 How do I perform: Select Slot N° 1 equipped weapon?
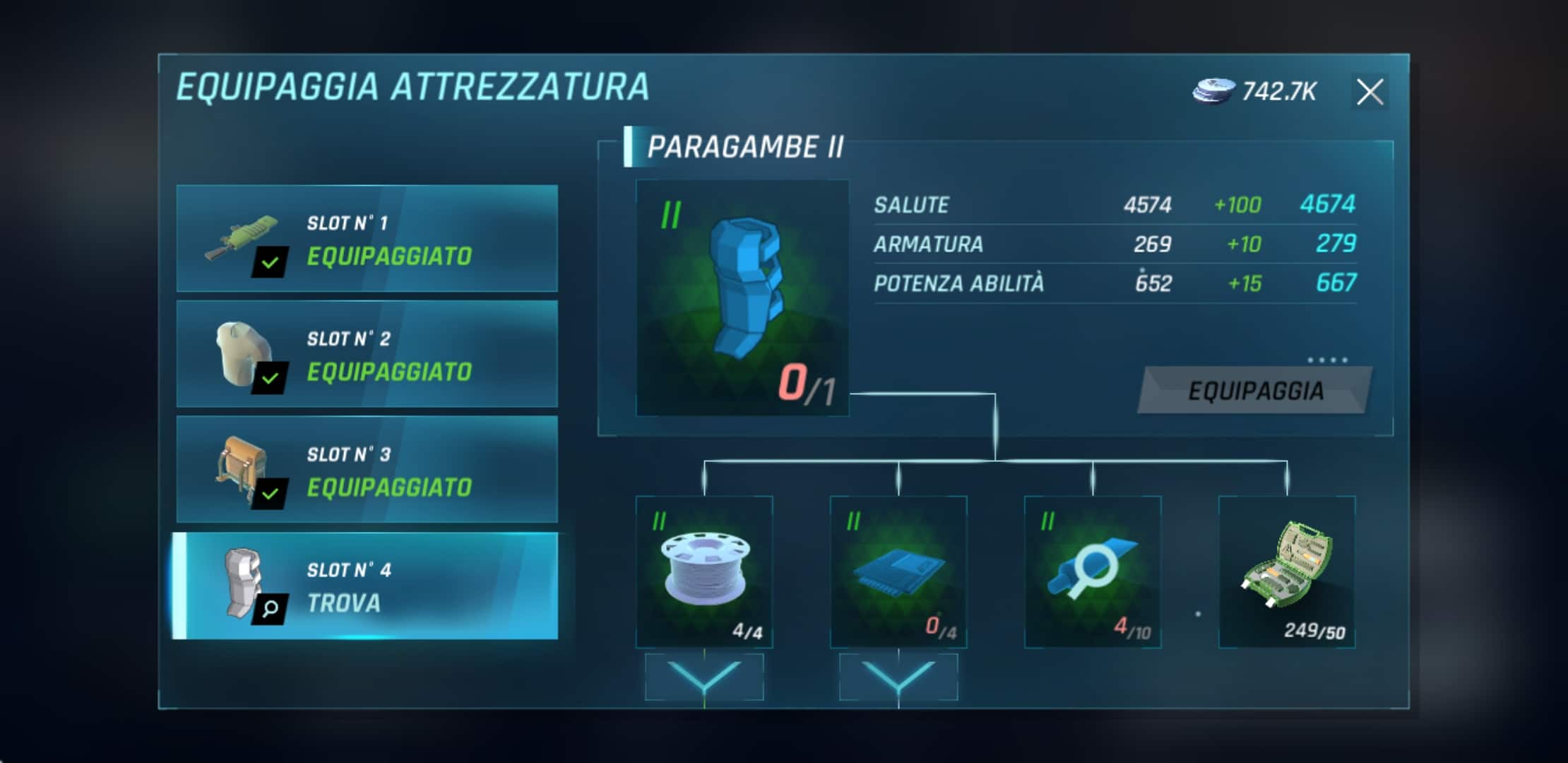pos(367,239)
